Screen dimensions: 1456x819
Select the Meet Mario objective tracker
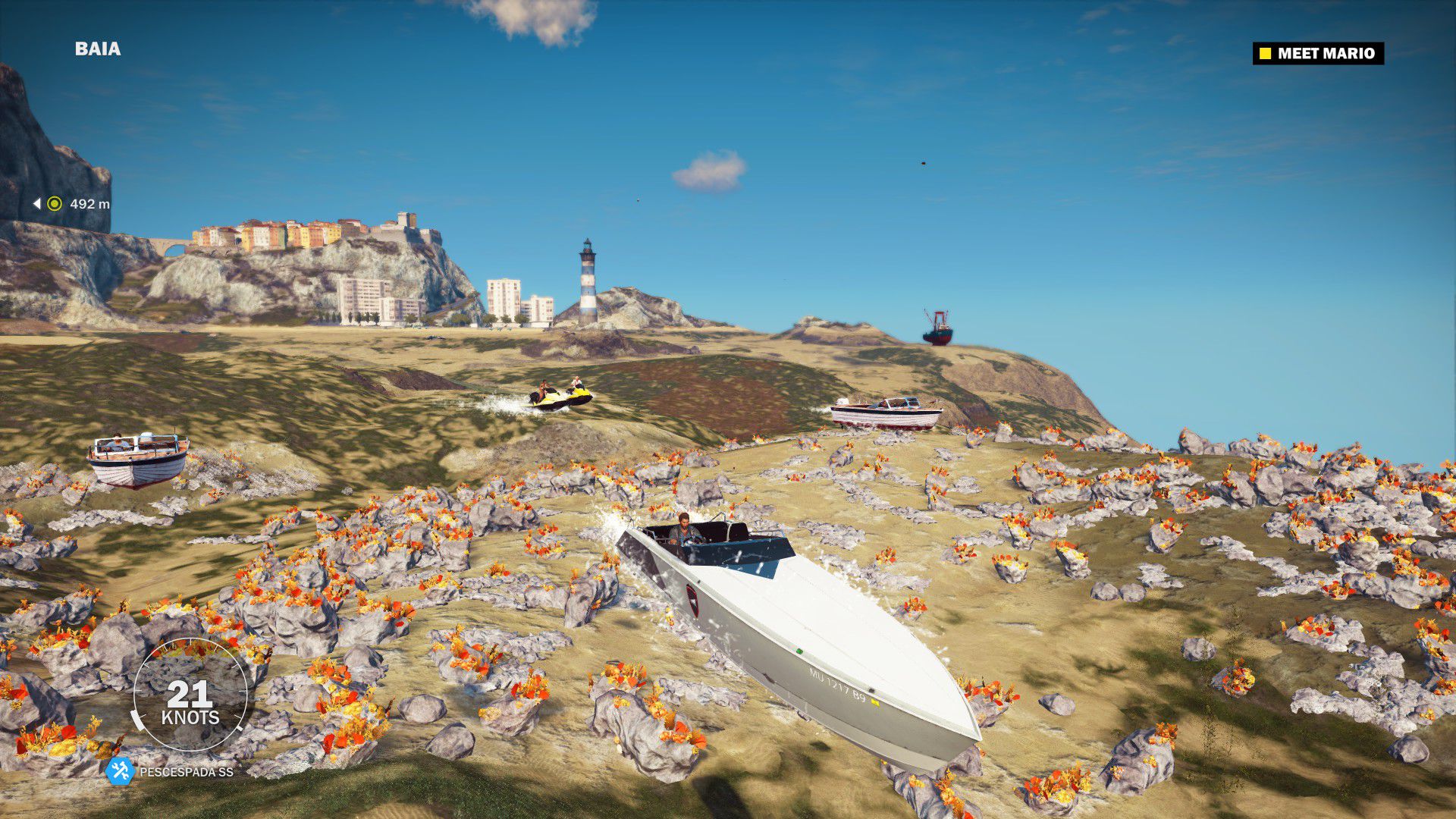coord(1318,53)
